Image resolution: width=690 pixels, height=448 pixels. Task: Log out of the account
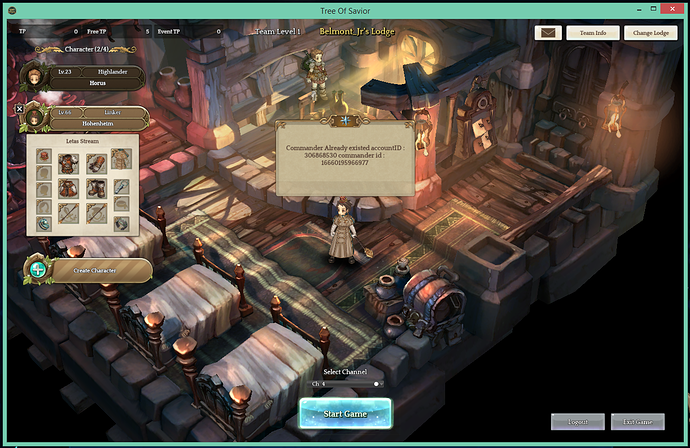(577, 422)
